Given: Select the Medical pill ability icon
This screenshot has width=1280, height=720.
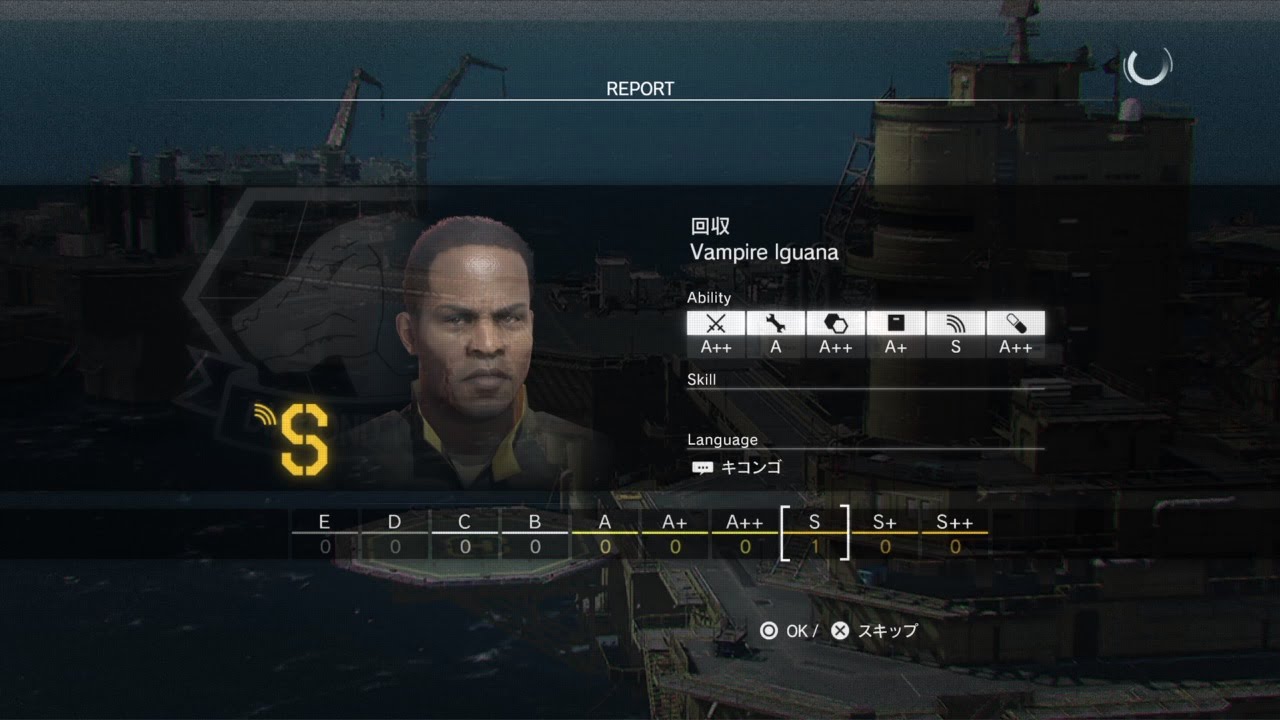Looking at the screenshot, I should [x=1016, y=323].
